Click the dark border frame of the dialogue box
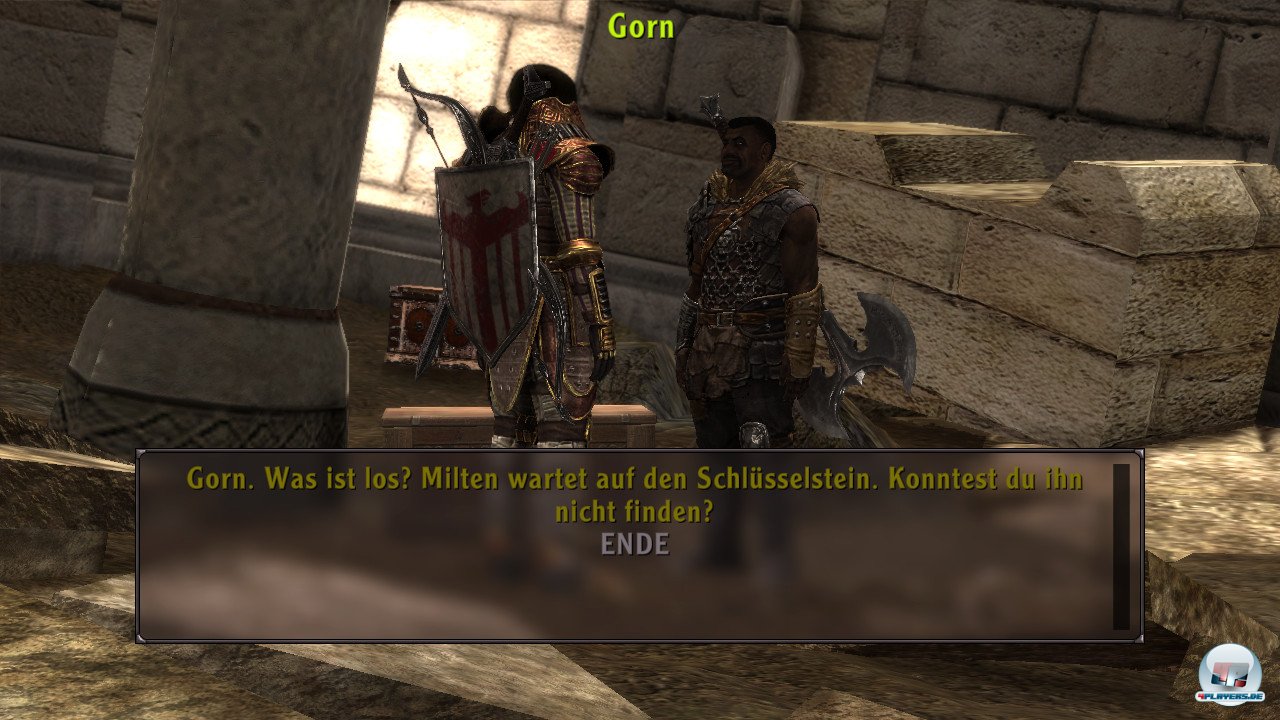The width and height of the screenshot is (1280, 720). point(640,636)
